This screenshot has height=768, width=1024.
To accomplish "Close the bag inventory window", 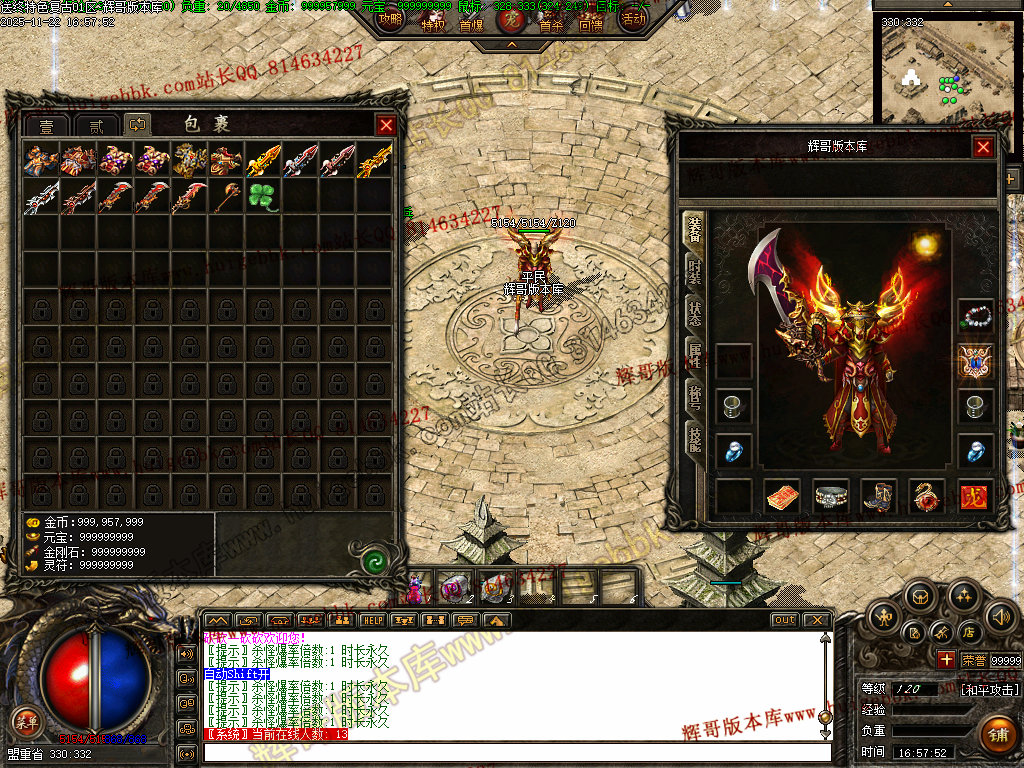I will click(x=386, y=125).
